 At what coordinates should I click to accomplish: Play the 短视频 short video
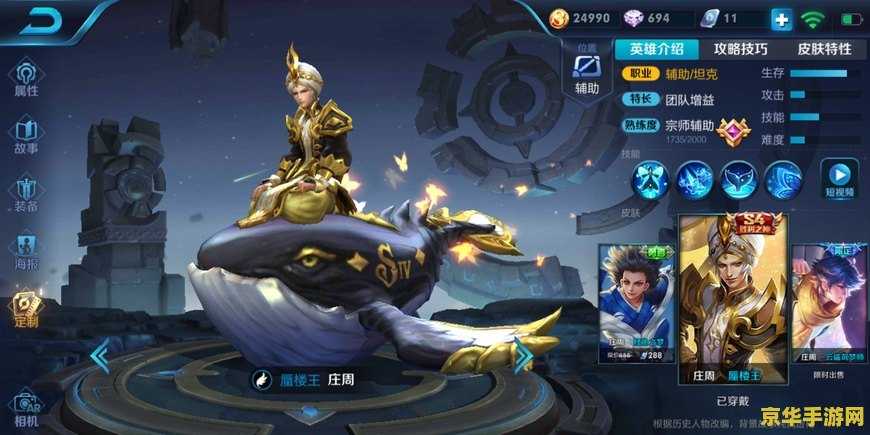pos(839,179)
